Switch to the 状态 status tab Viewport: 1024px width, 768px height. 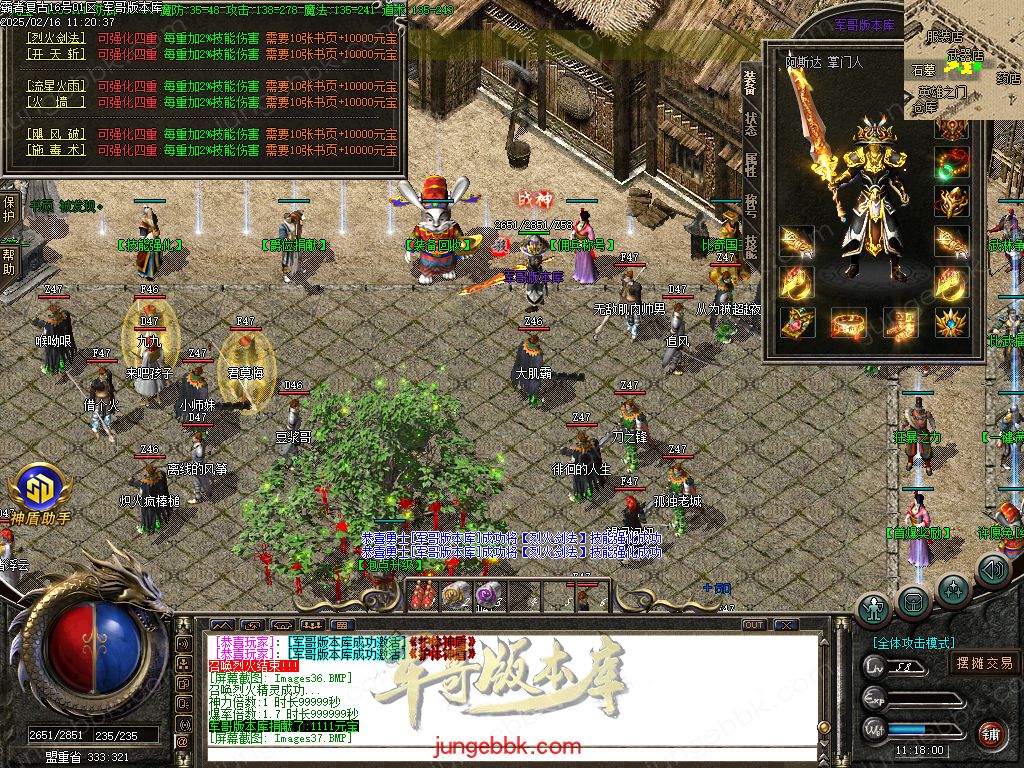[x=750, y=122]
